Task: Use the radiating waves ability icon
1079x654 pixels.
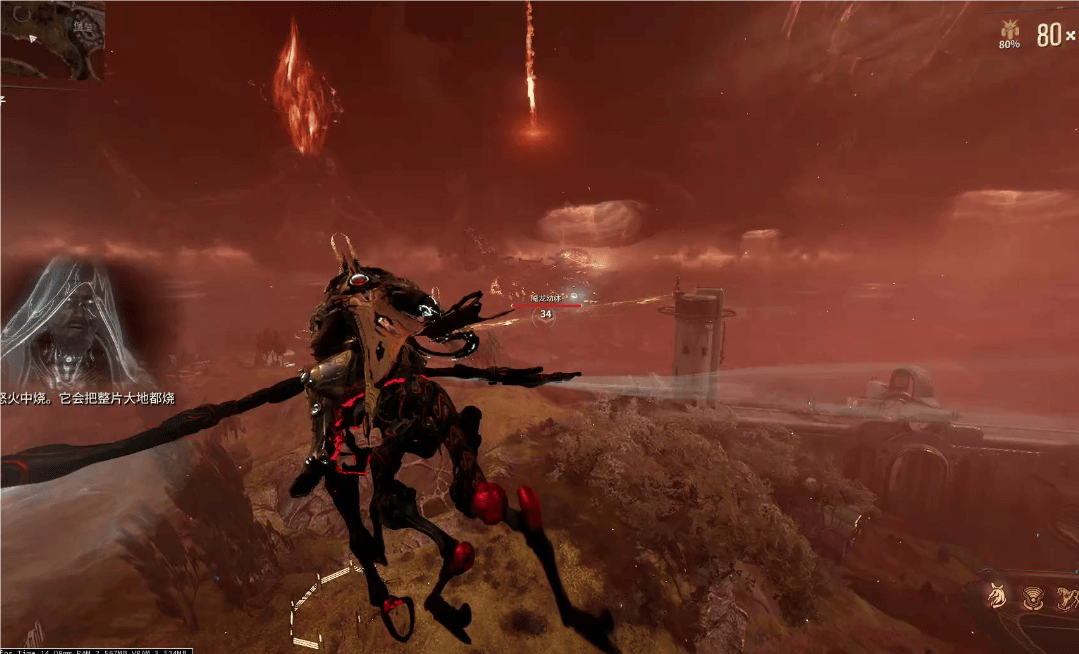Action: coord(1032,598)
